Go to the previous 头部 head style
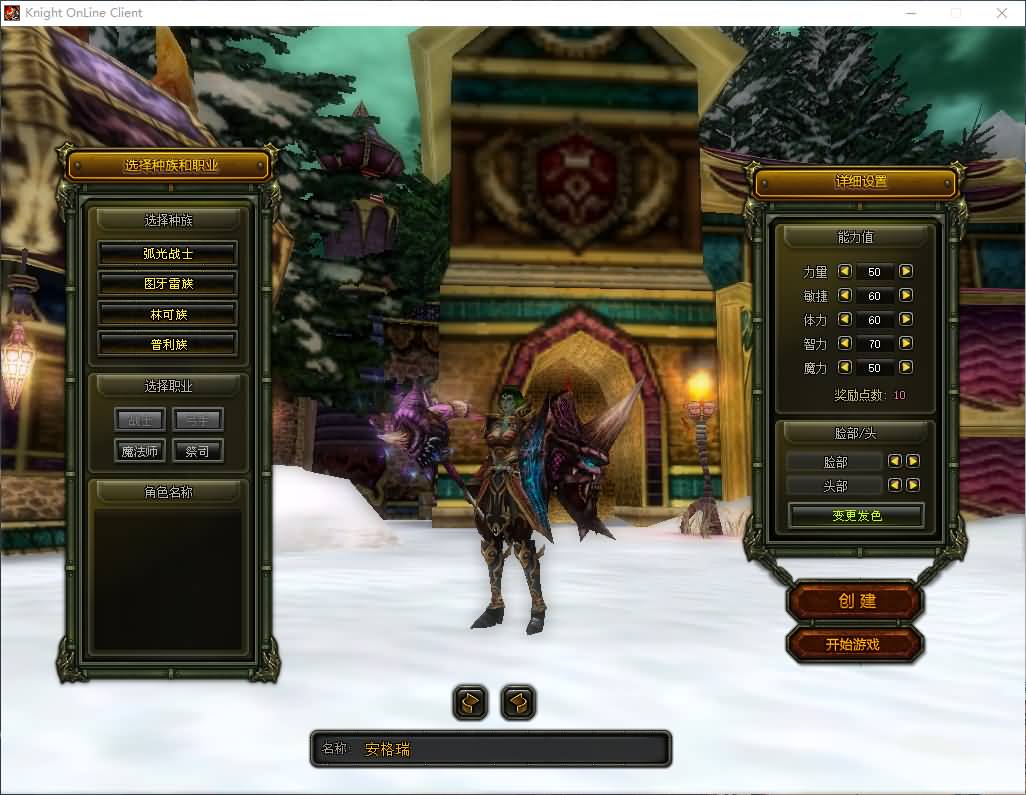Viewport: 1026px width, 795px height. [x=895, y=485]
